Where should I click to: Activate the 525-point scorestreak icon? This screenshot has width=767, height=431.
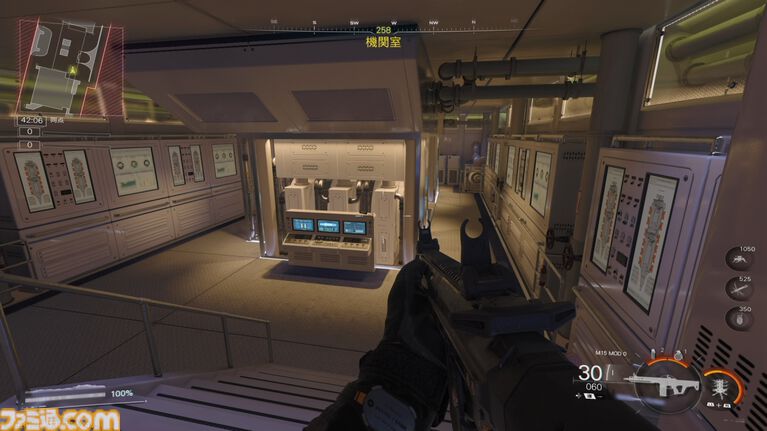(738, 291)
